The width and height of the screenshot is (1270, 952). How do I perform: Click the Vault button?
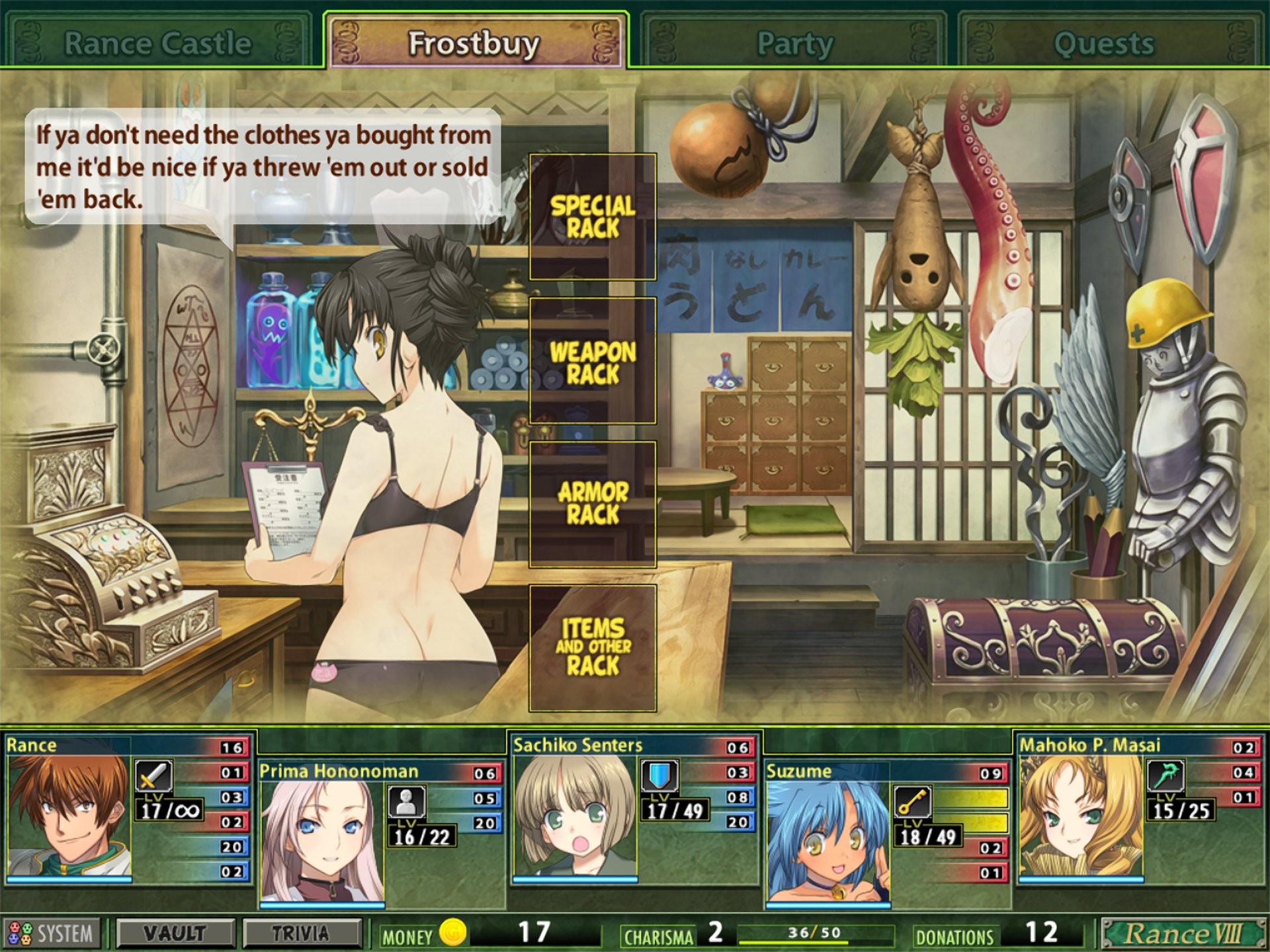(175, 933)
